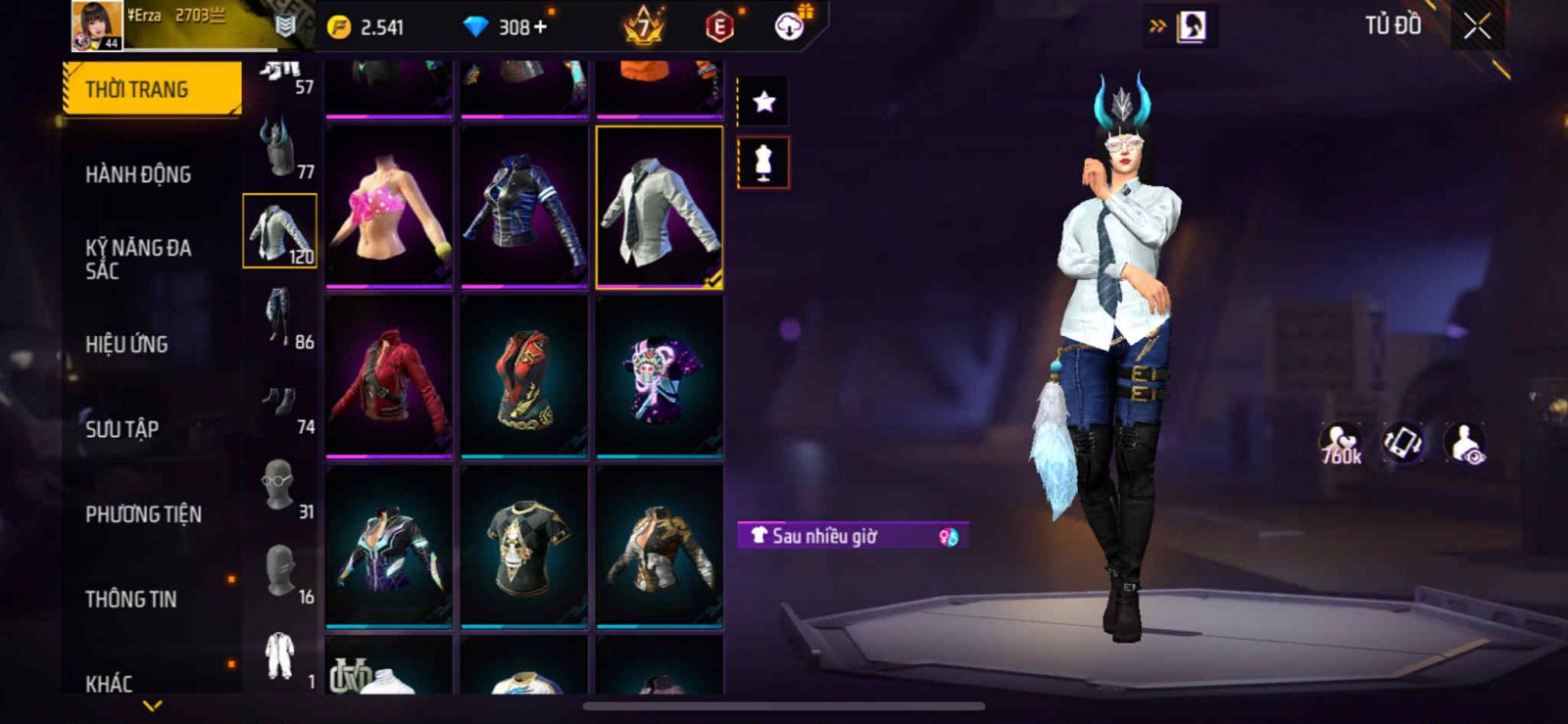Click the gold coin balance
This screenshot has width=1568, height=724.
click(367, 27)
